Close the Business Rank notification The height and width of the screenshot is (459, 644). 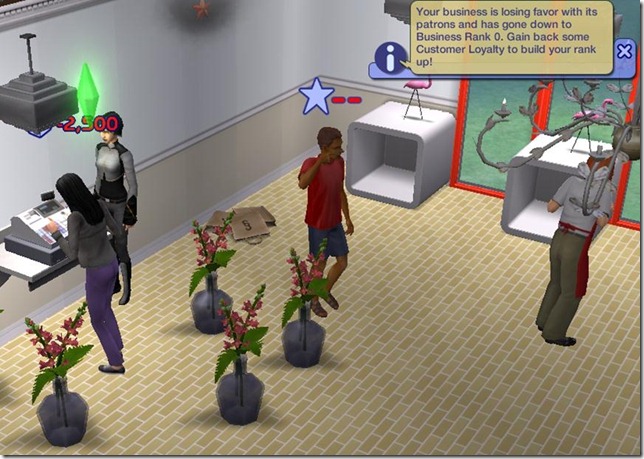pyautogui.click(x=625, y=52)
